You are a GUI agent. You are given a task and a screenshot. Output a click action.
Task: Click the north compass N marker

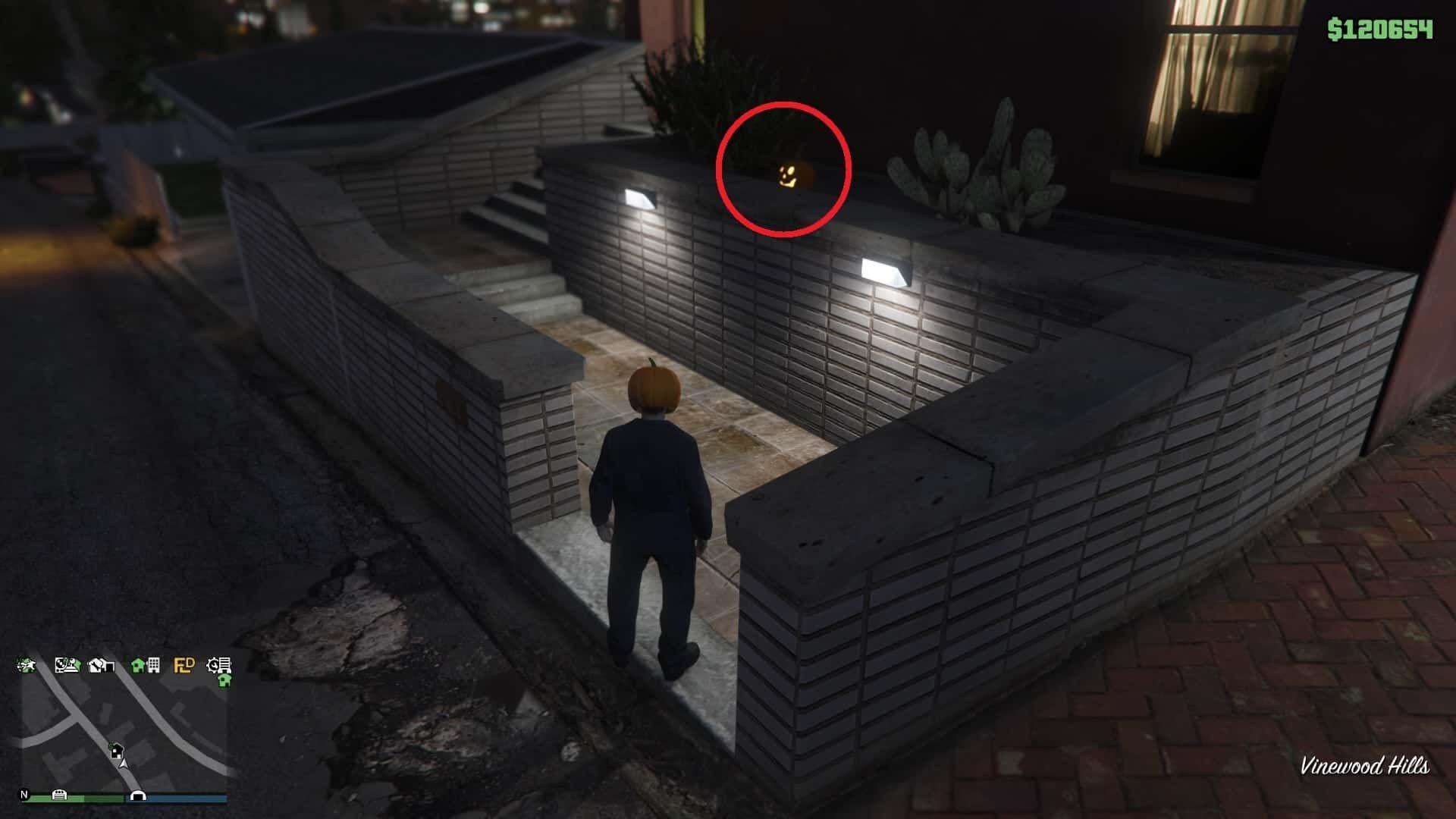(24, 795)
